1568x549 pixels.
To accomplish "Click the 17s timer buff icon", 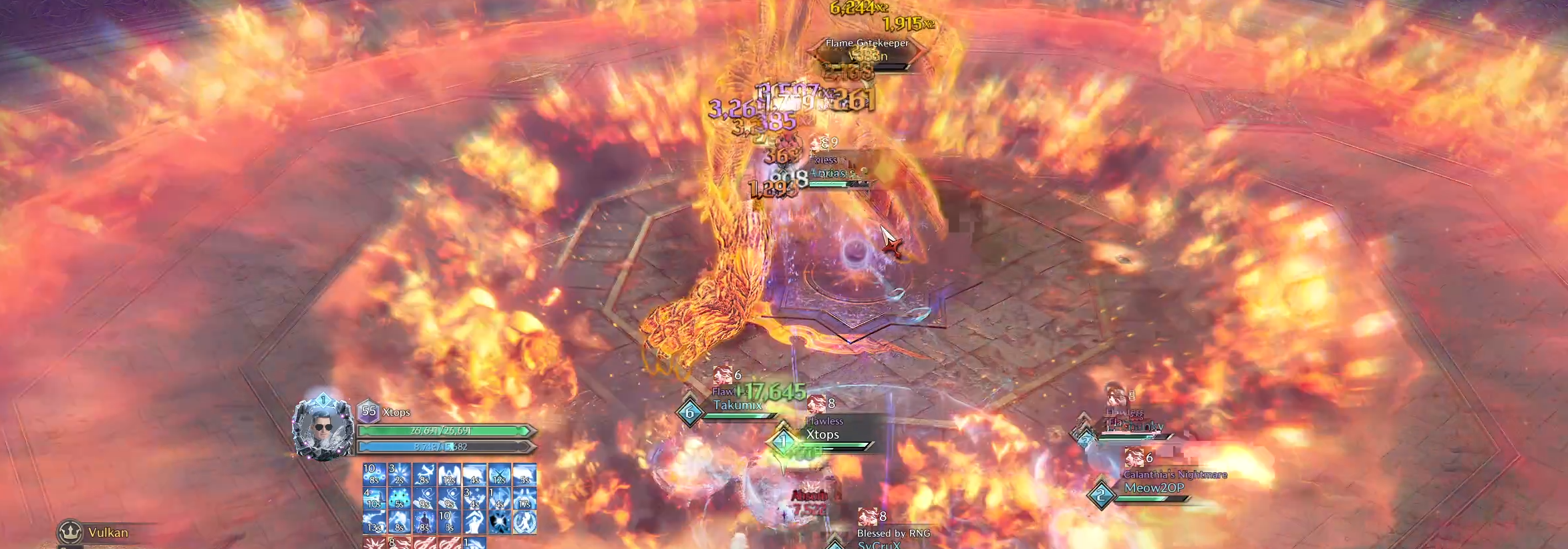I will (x=525, y=498).
